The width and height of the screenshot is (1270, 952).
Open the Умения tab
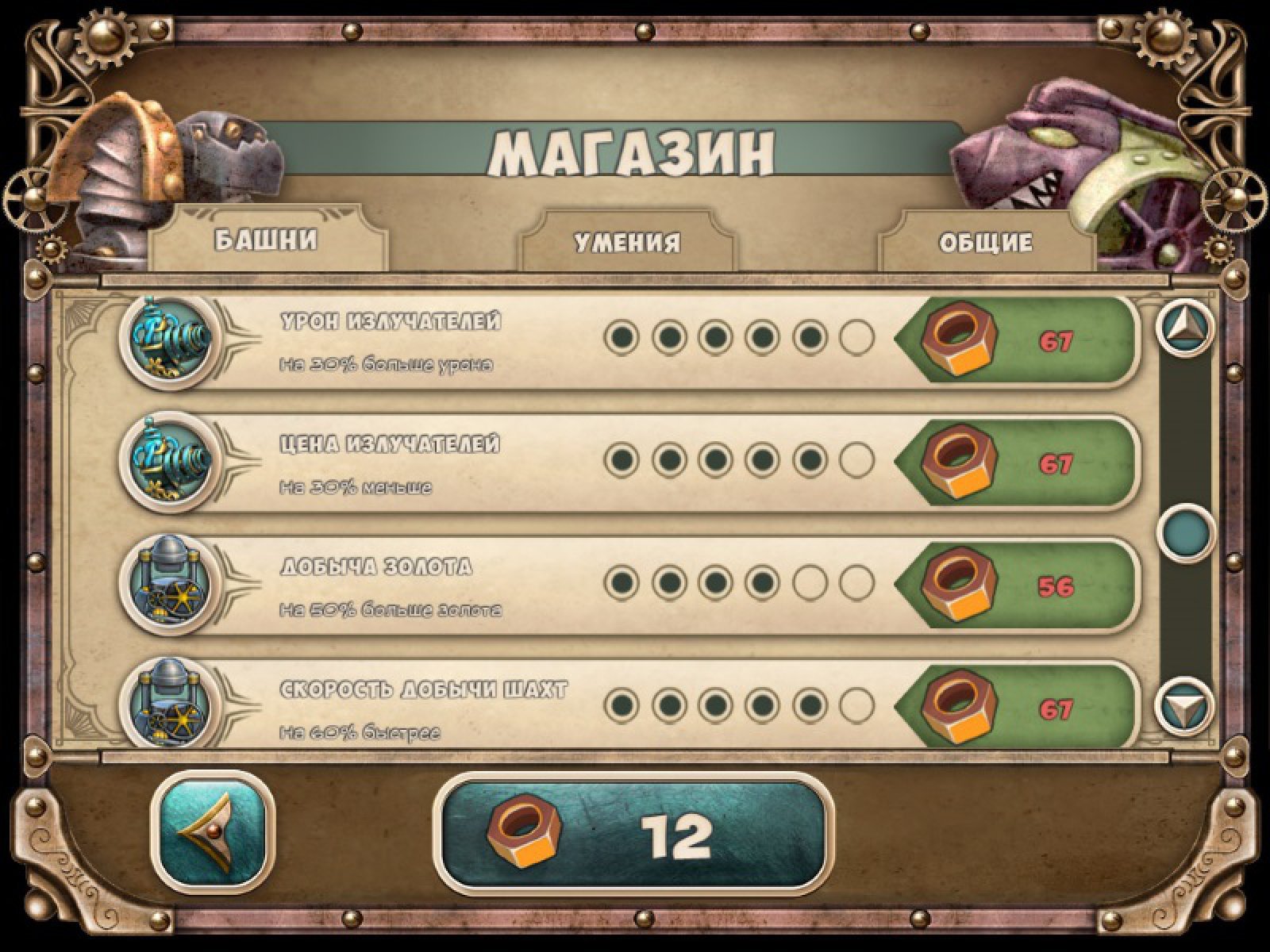point(627,242)
